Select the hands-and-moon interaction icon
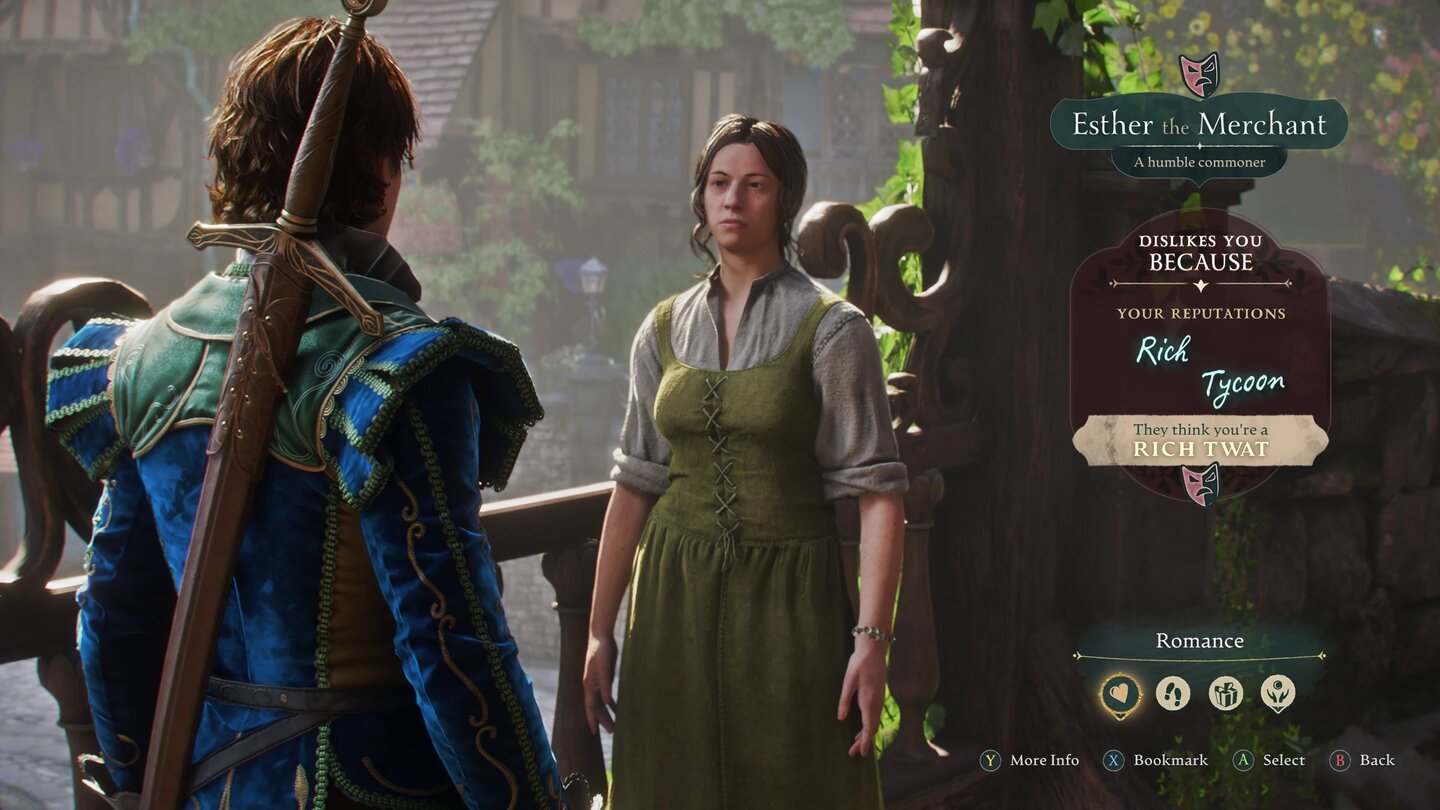Image resolution: width=1440 pixels, height=810 pixels. tap(1277, 693)
